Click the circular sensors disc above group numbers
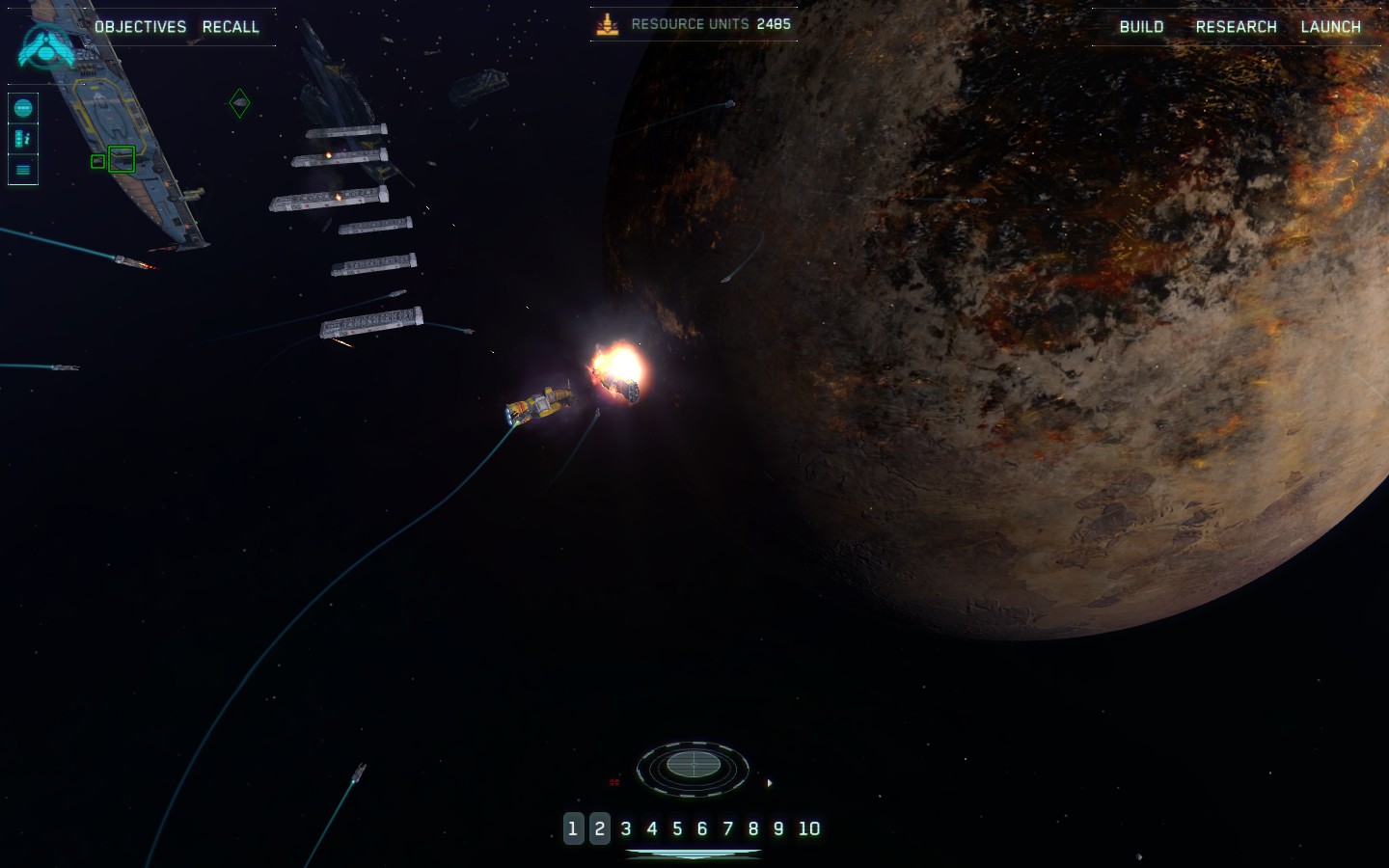 click(693, 767)
